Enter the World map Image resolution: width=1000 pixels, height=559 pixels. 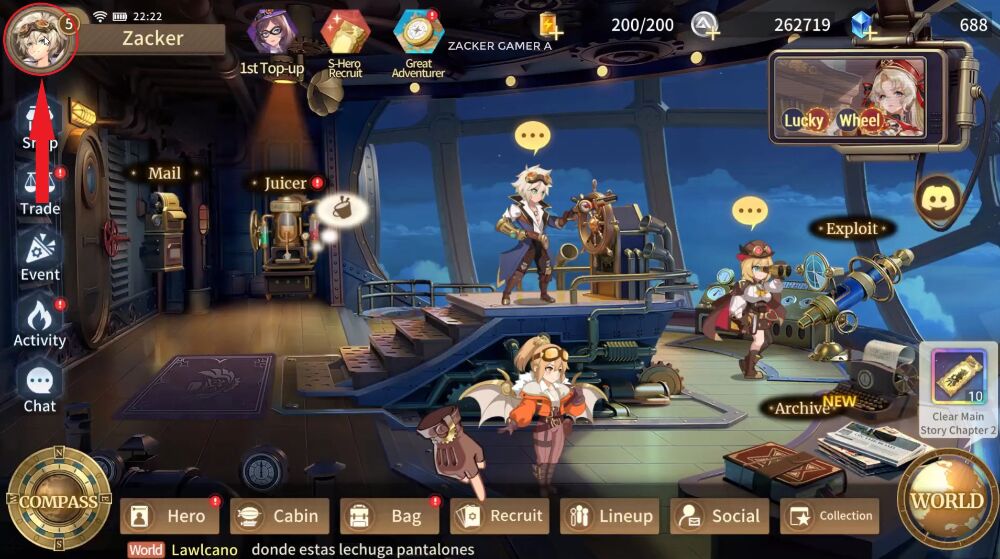pyautogui.click(x=945, y=501)
